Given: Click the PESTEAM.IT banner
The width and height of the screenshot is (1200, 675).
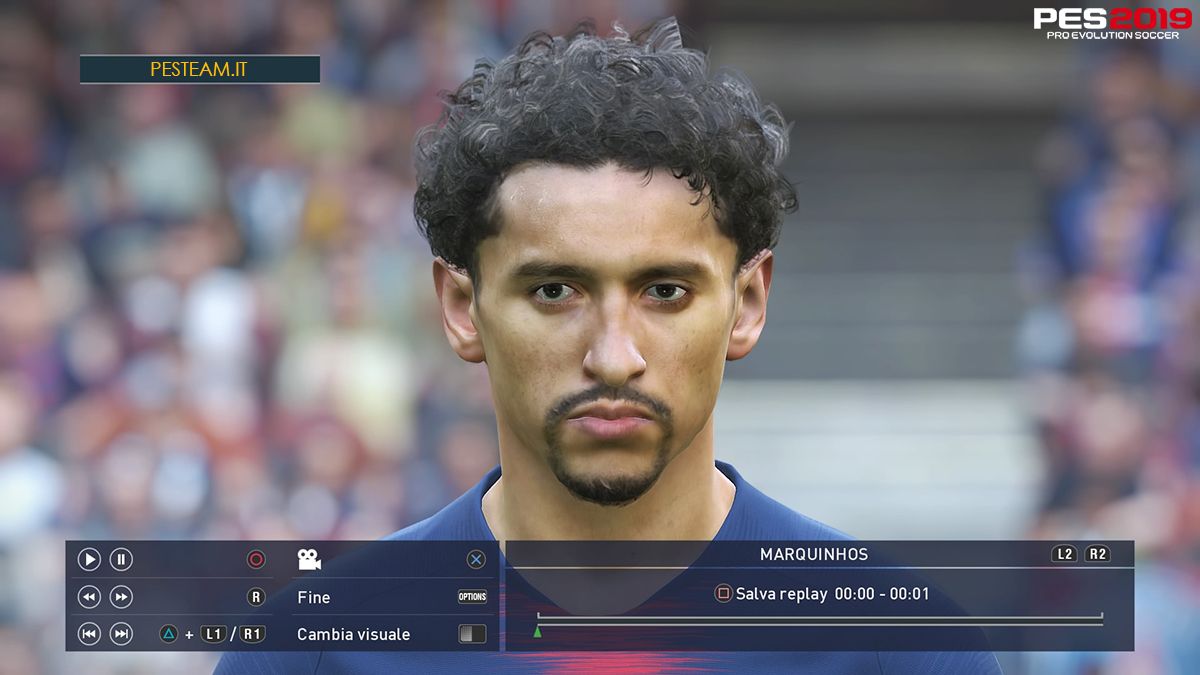Looking at the screenshot, I should coord(200,70).
